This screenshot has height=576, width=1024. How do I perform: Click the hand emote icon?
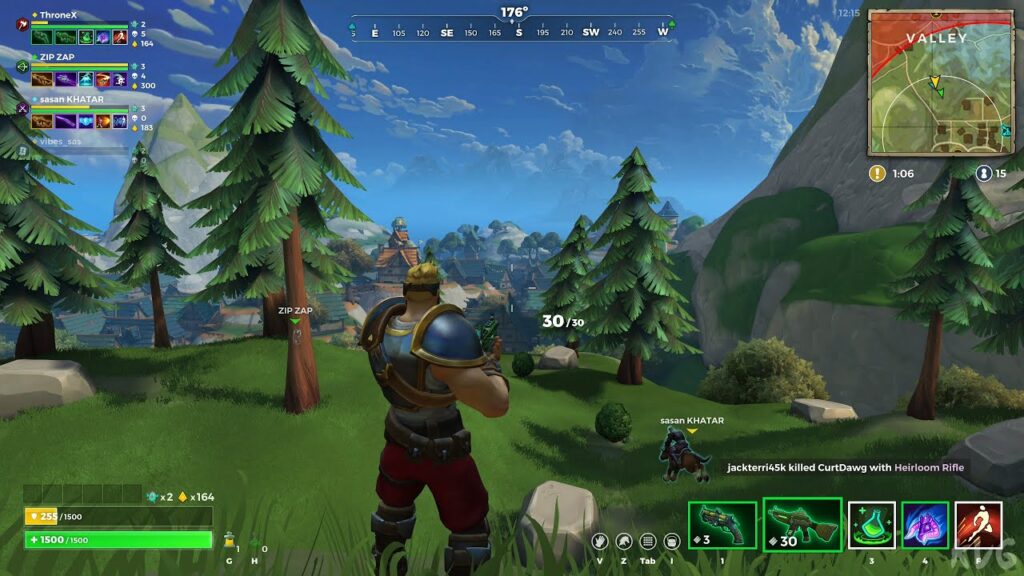600,541
